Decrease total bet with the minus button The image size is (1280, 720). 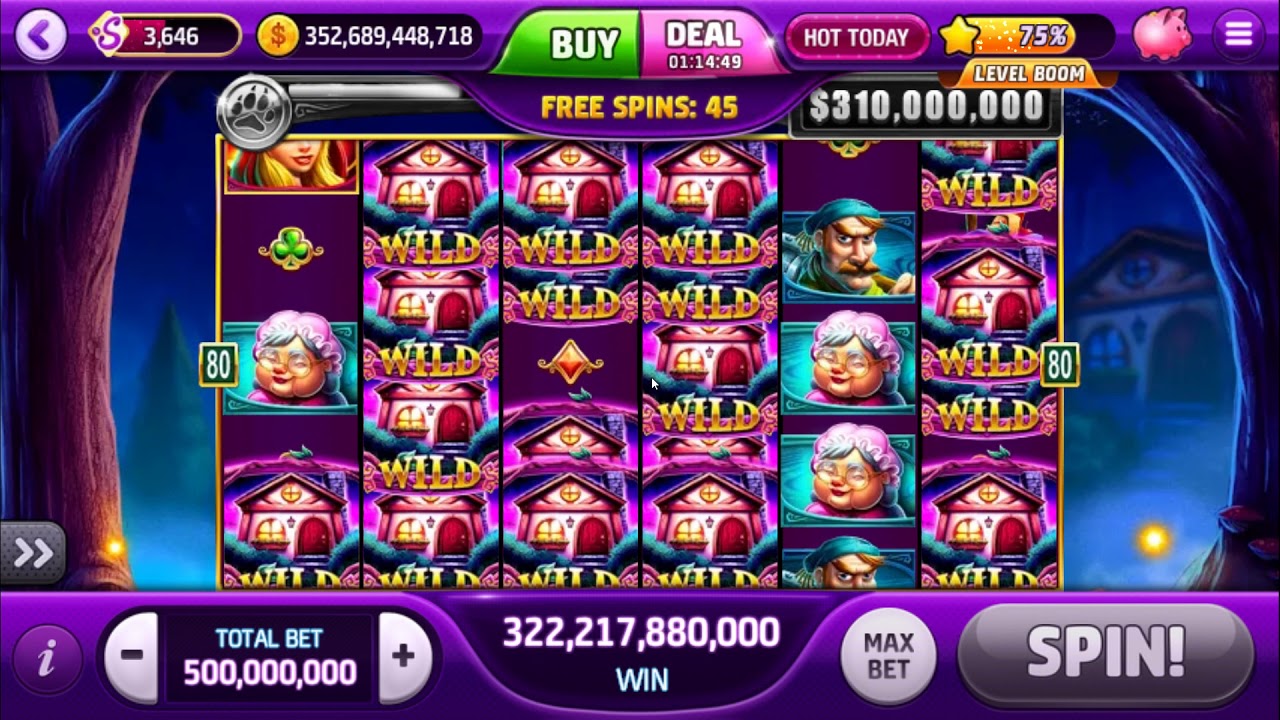132,657
